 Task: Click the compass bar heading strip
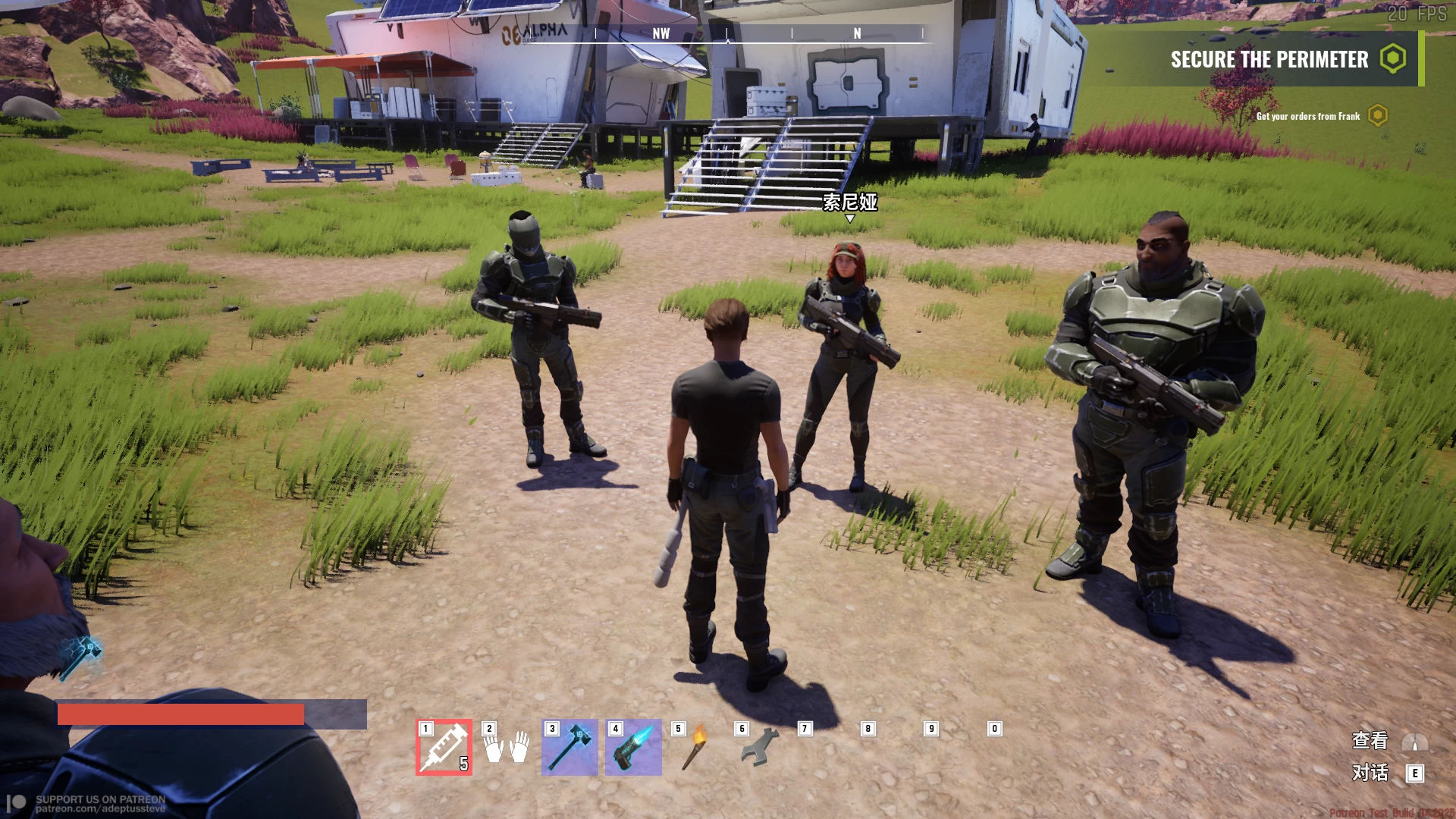[x=758, y=34]
